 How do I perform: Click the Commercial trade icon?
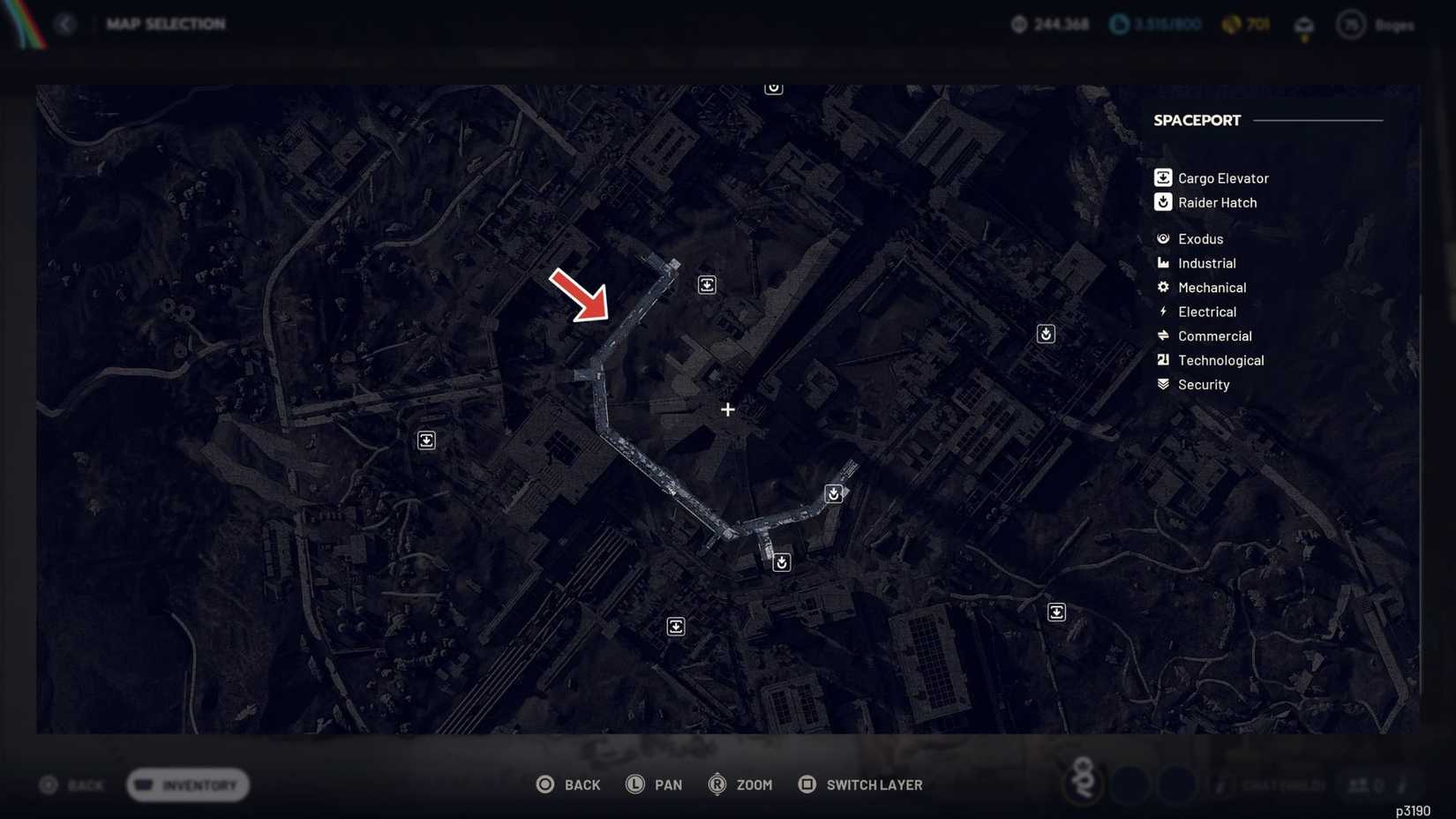point(1162,335)
